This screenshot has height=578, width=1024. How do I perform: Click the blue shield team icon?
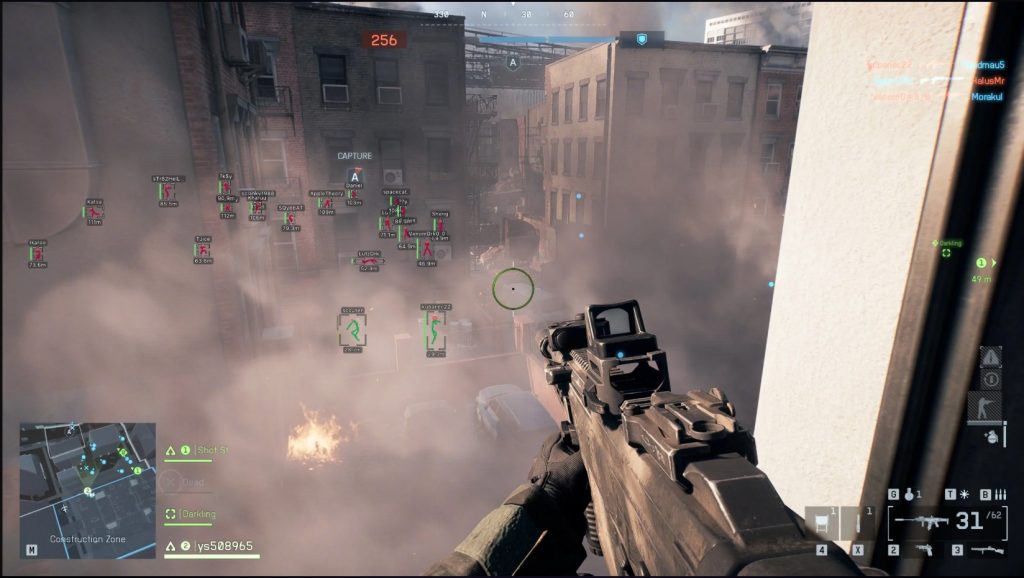641,39
